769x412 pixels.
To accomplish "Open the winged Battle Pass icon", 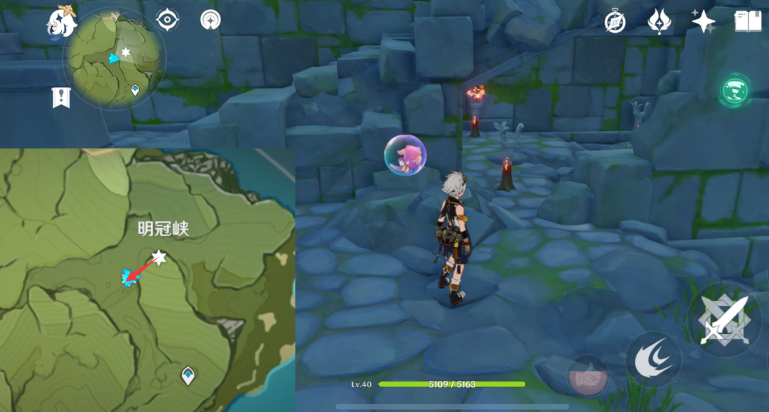I will click(x=659, y=21).
